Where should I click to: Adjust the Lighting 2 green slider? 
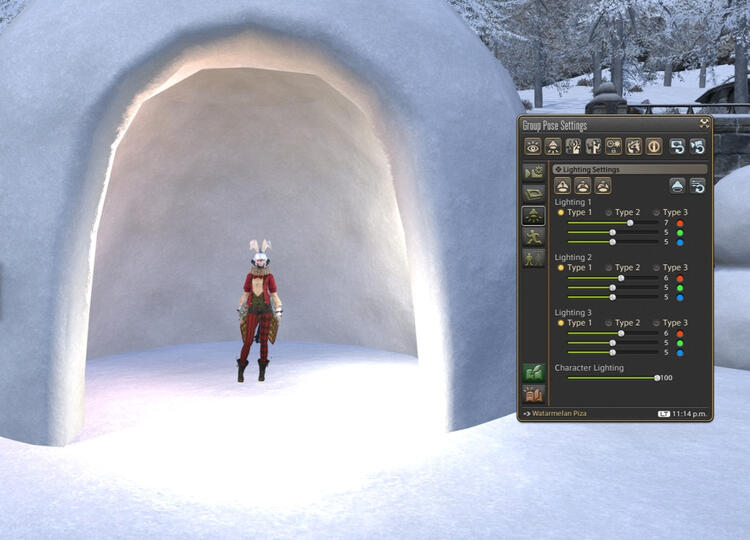coord(612,288)
